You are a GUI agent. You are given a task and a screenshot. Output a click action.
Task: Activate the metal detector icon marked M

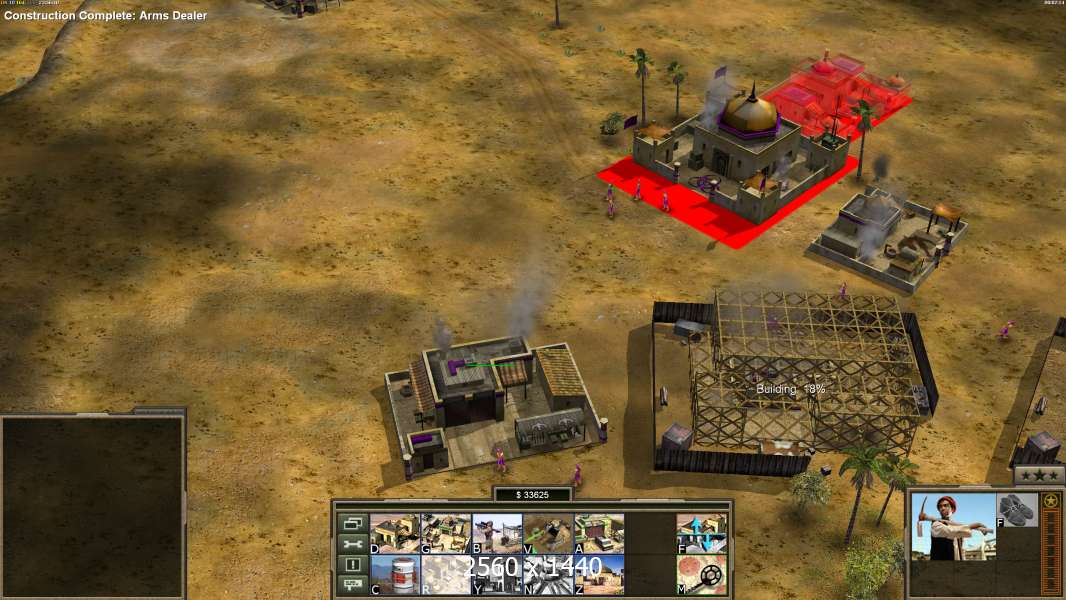(x=701, y=574)
